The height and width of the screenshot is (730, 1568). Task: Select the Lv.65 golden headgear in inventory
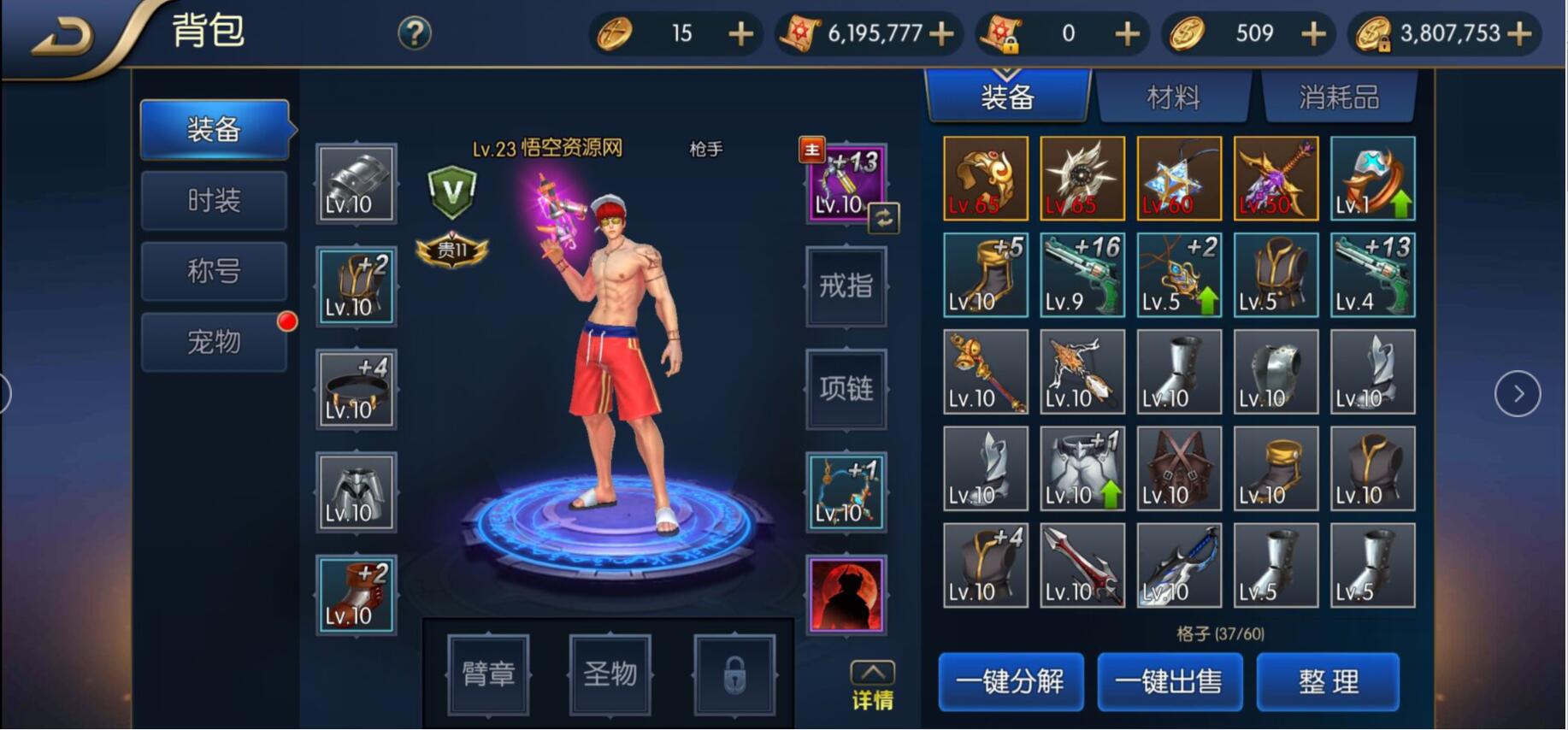pyautogui.click(x=984, y=178)
